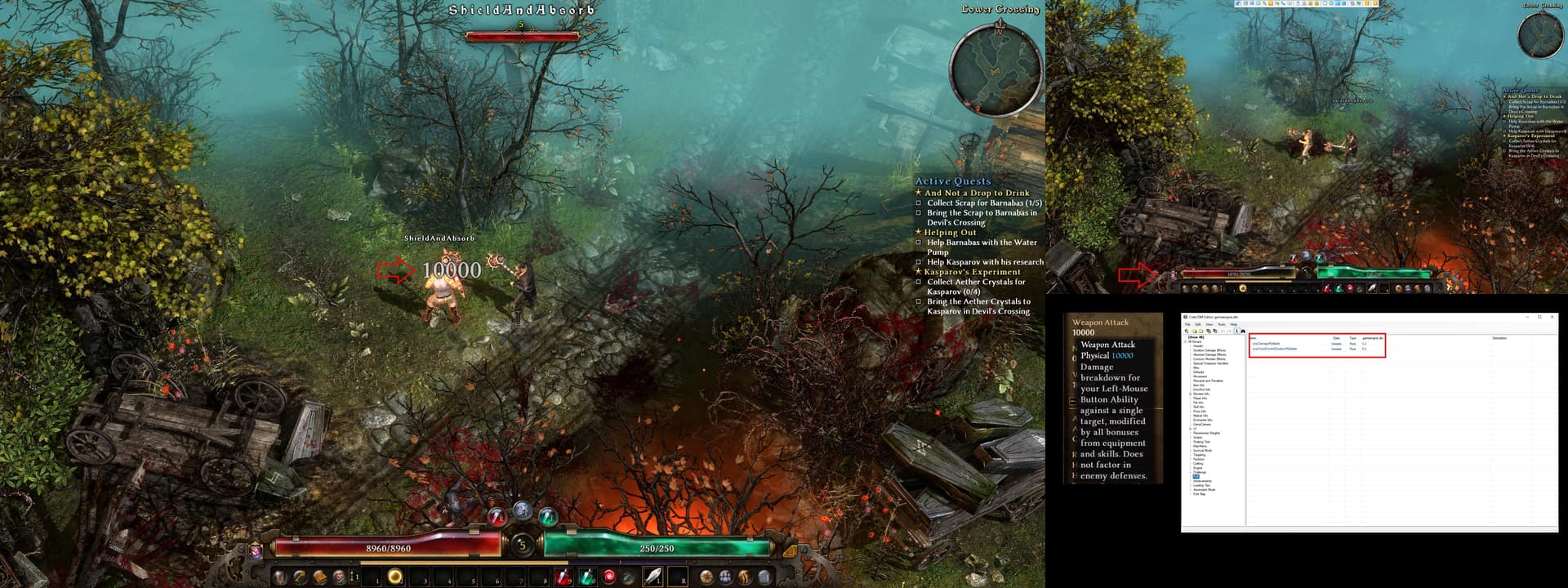Select the left-mouse blade attack slot
The width and height of the screenshot is (1568, 588).
[x=653, y=577]
